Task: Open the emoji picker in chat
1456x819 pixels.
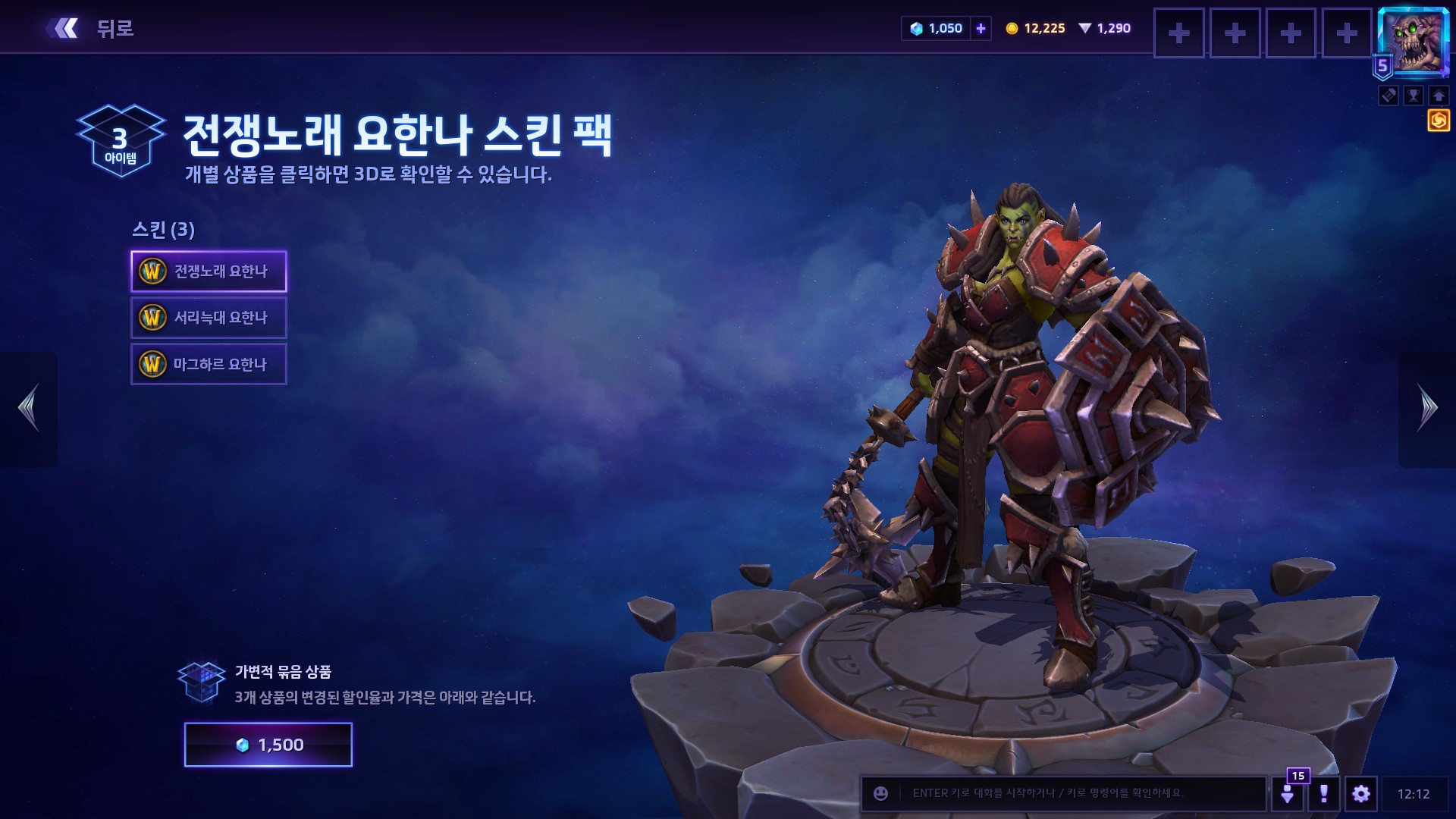Action: [880, 793]
